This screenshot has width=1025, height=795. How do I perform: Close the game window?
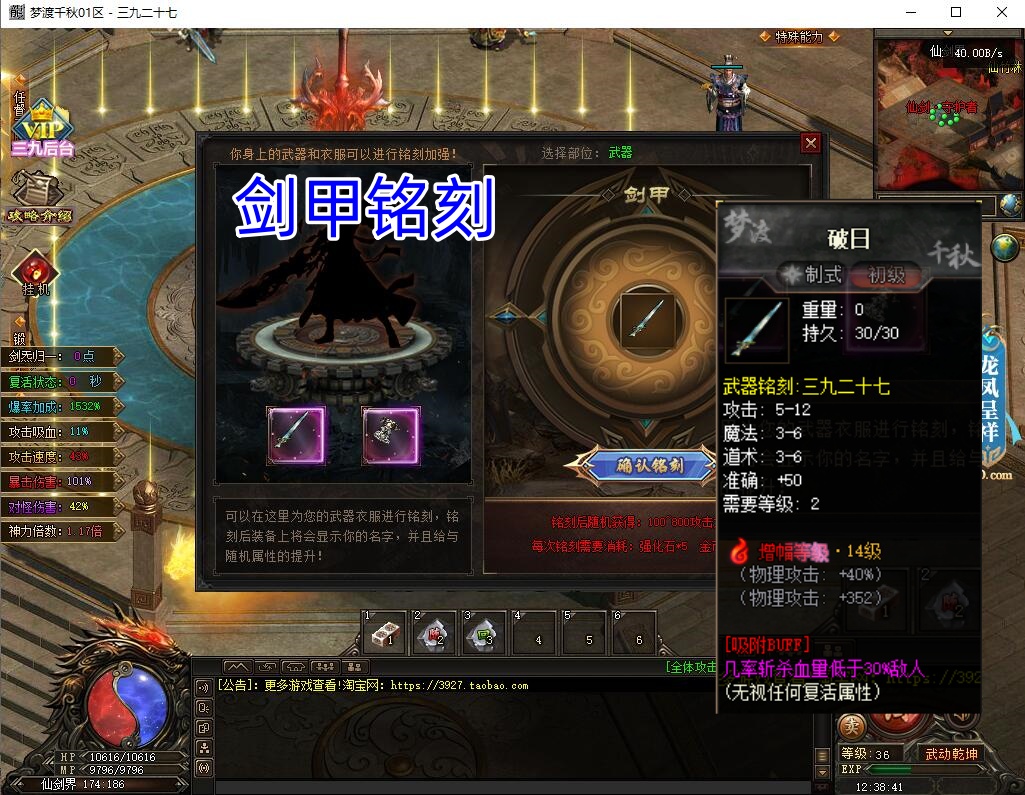[1002, 13]
